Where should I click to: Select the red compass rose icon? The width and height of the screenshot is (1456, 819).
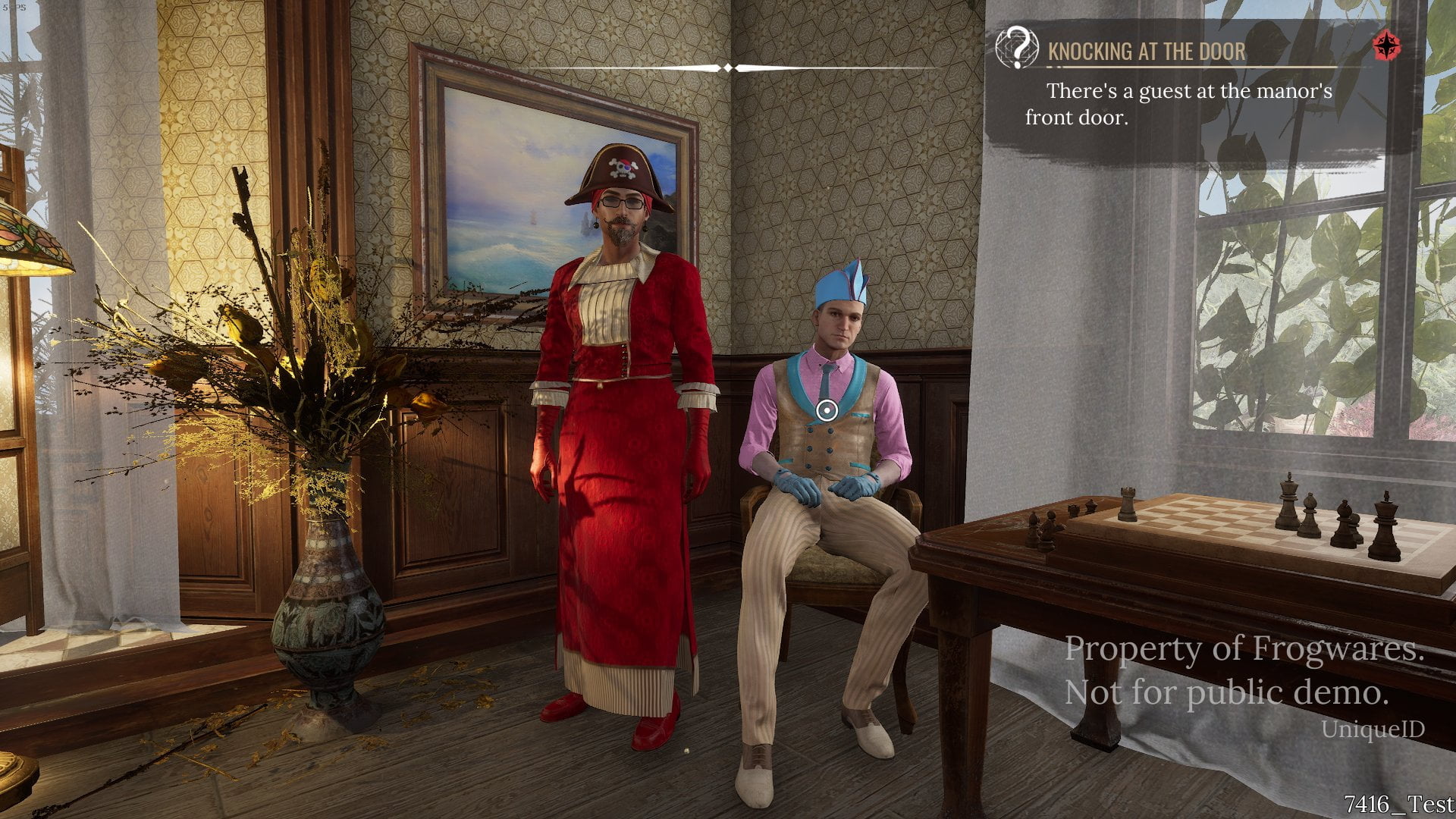pyautogui.click(x=1386, y=45)
